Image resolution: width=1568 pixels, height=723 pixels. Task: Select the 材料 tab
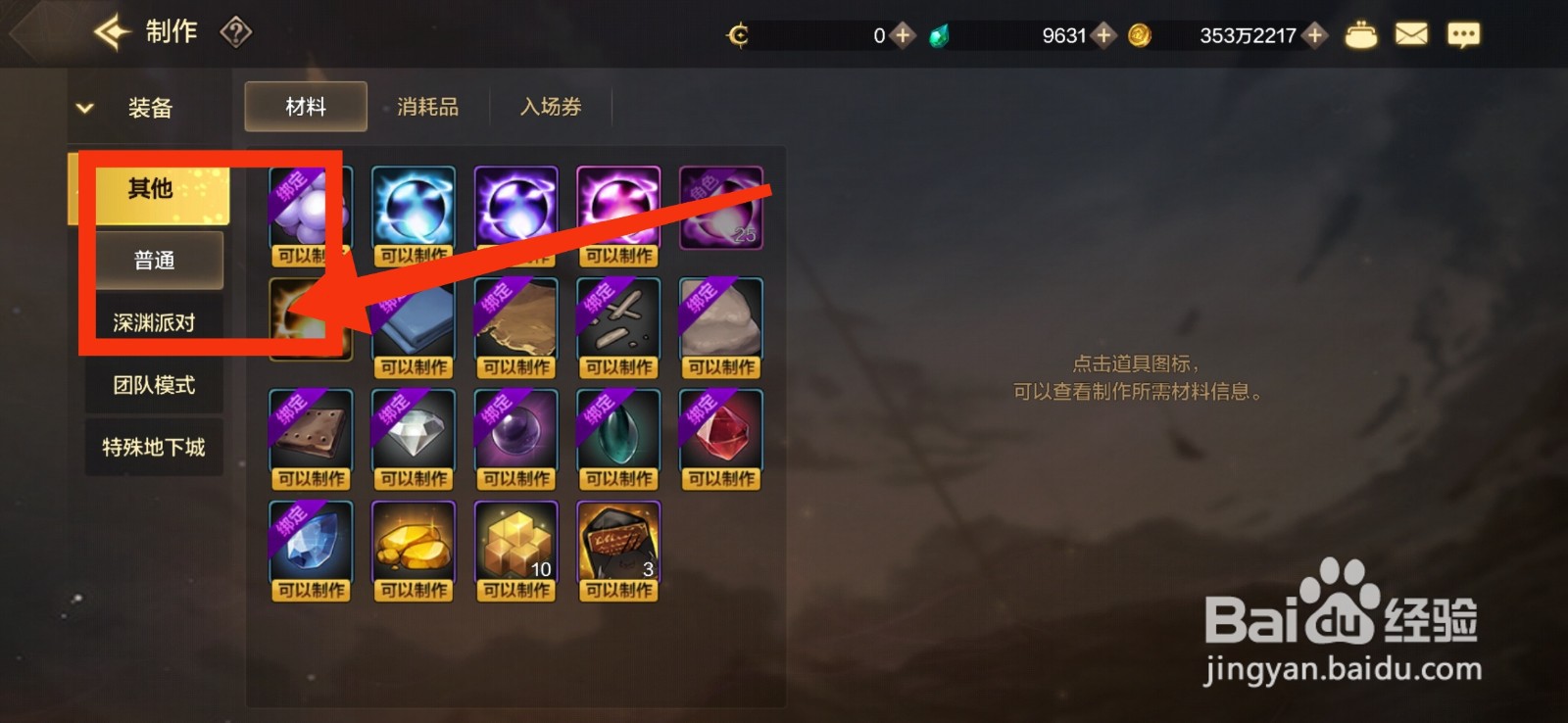pos(305,107)
